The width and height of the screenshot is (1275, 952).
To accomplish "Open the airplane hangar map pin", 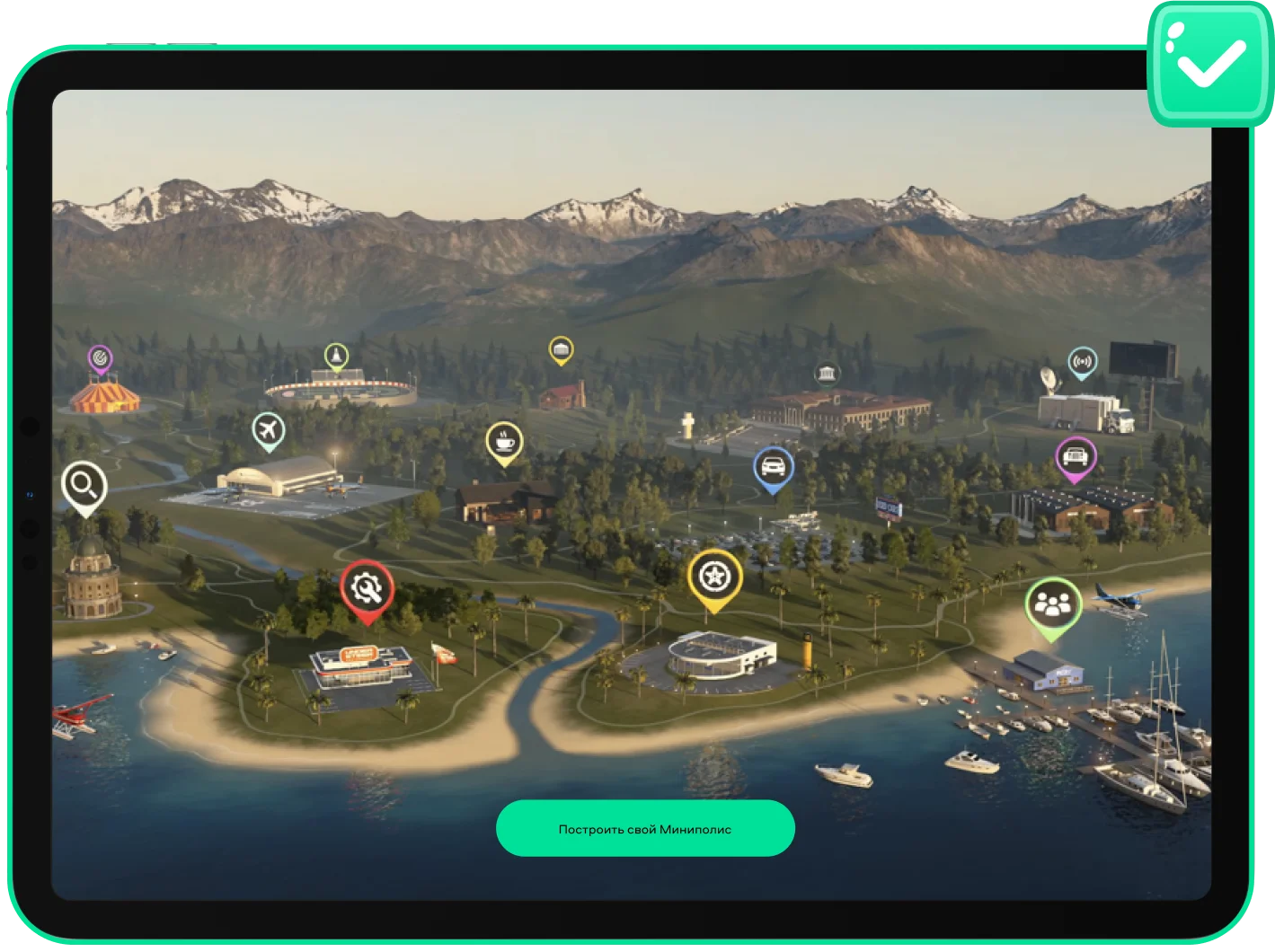I will (268, 431).
